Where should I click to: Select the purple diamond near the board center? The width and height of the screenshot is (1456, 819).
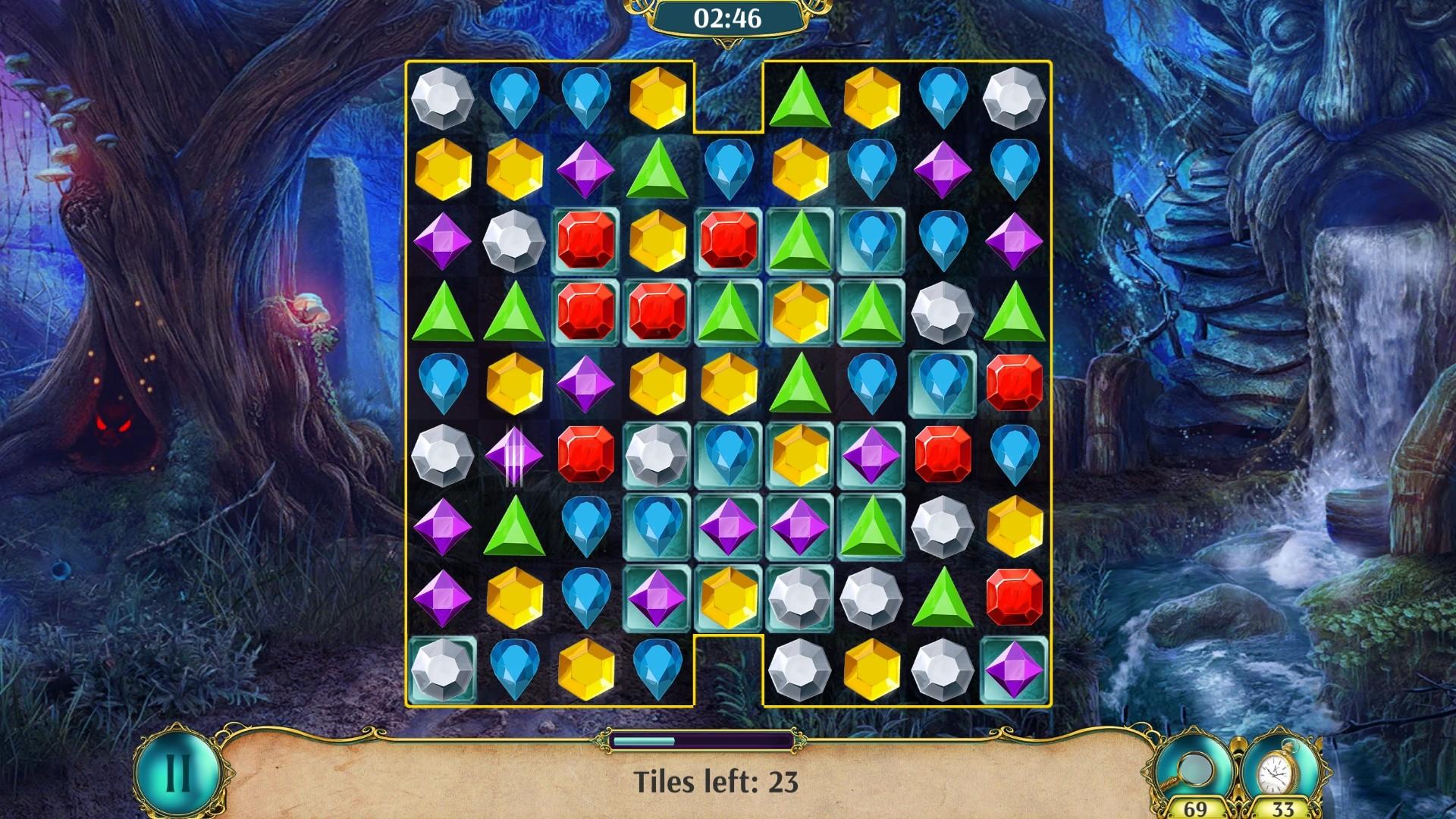tap(728, 527)
